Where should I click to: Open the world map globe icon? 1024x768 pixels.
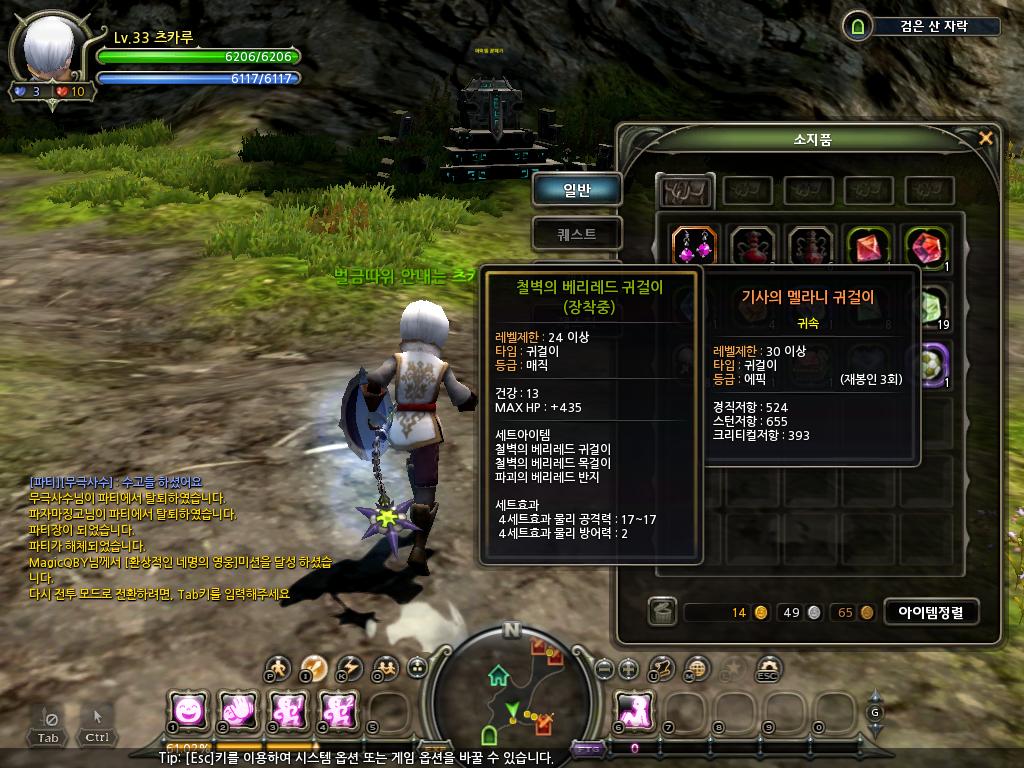coord(697,667)
